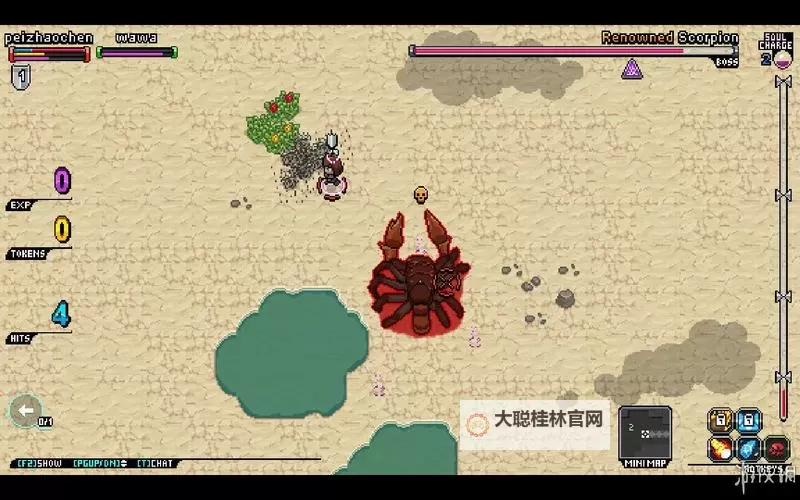Open the minimap panel
Image resolution: width=800 pixels, height=500 pixels.
[x=644, y=432]
